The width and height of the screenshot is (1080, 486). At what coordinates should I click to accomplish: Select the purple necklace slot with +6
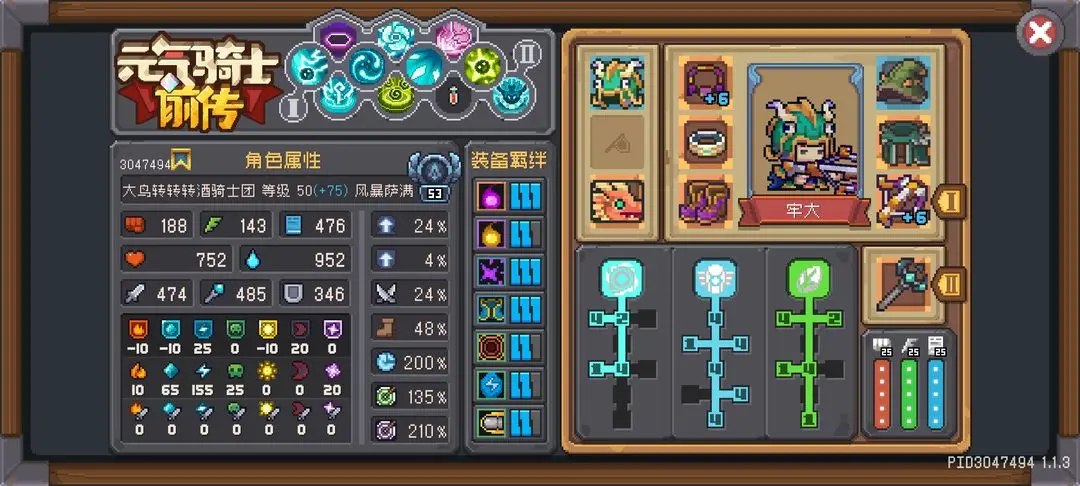pos(707,81)
